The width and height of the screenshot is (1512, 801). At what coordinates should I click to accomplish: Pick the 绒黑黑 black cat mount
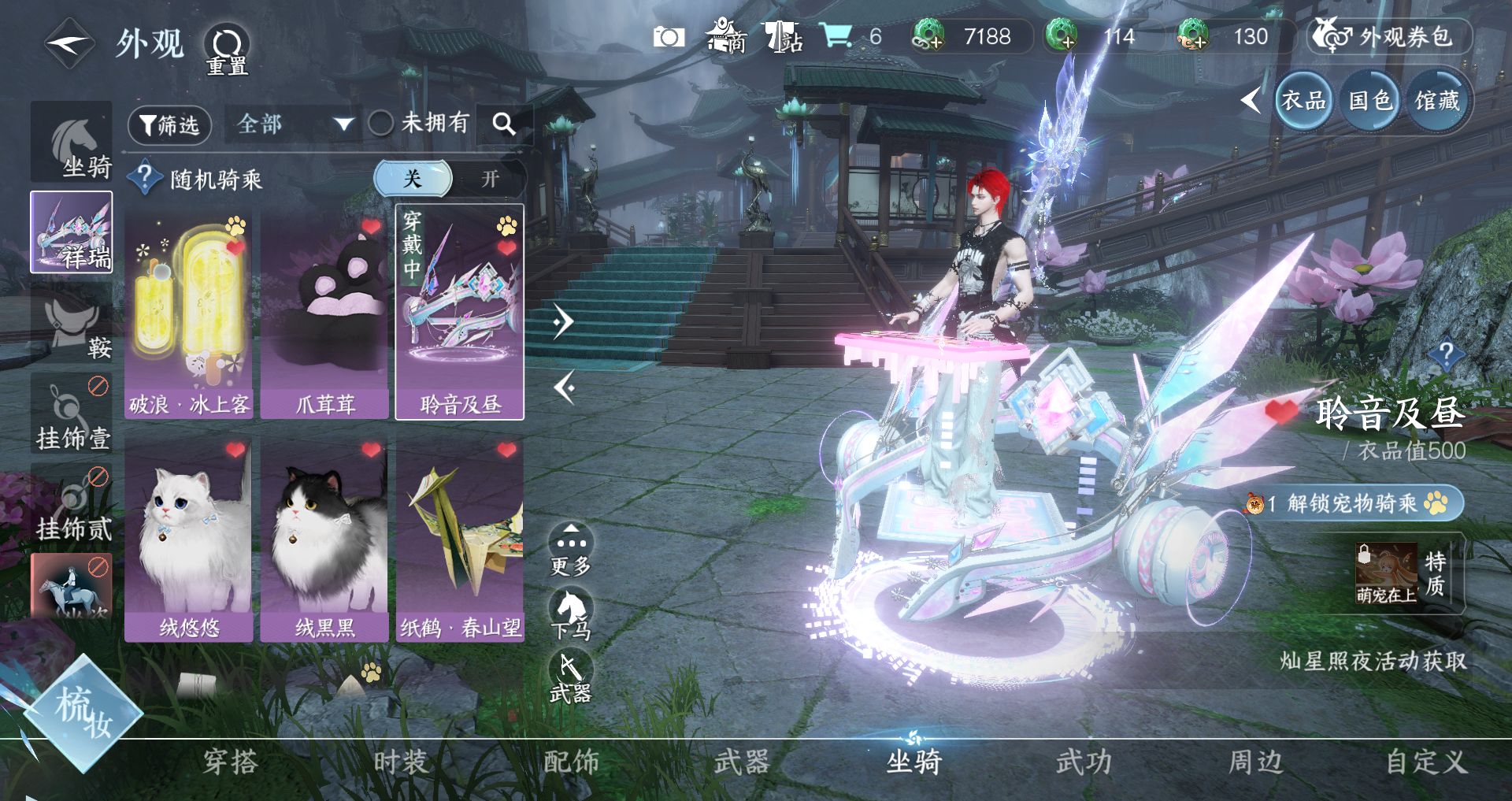324,540
